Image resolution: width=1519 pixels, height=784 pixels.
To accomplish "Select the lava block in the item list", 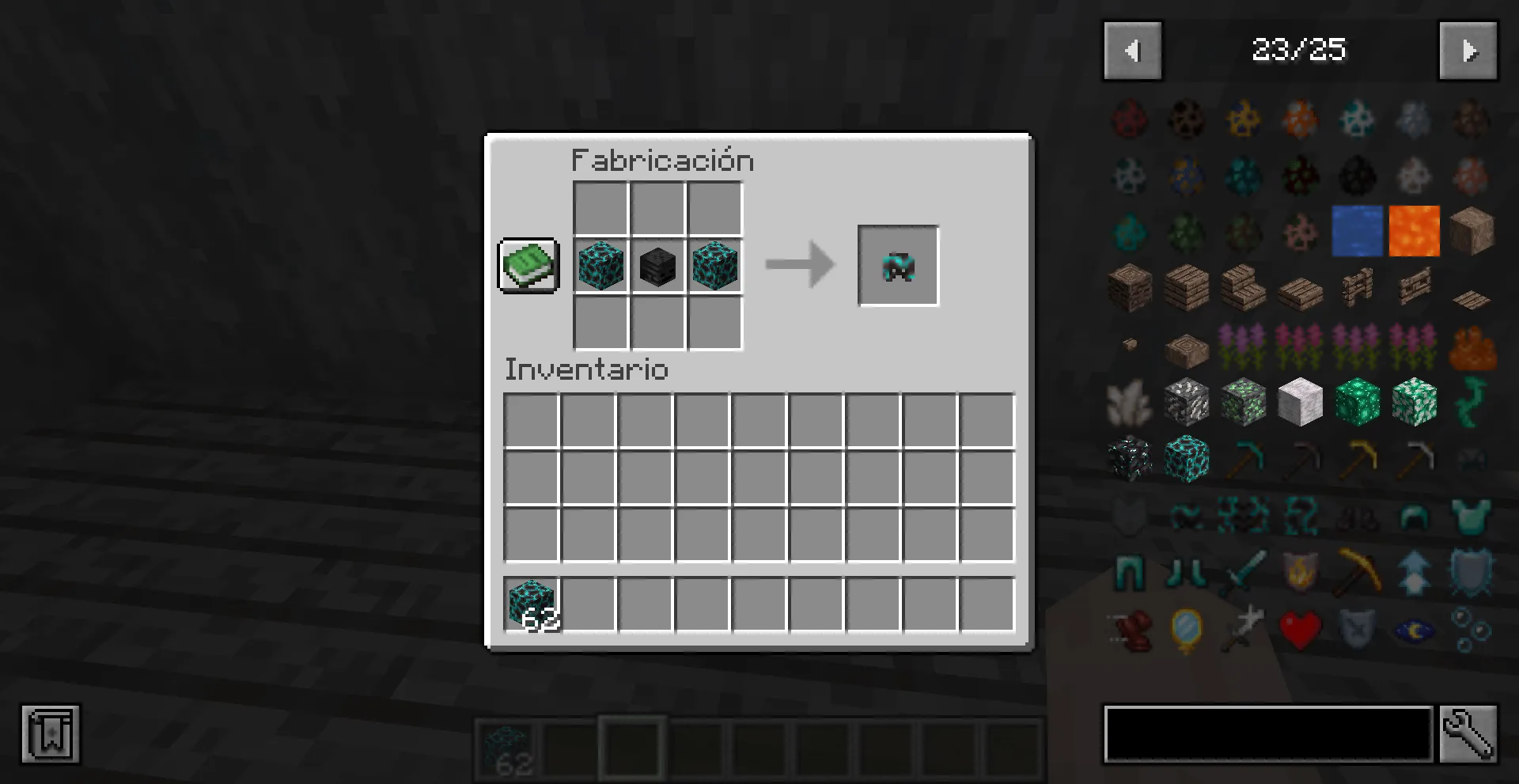I will (x=1415, y=231).
